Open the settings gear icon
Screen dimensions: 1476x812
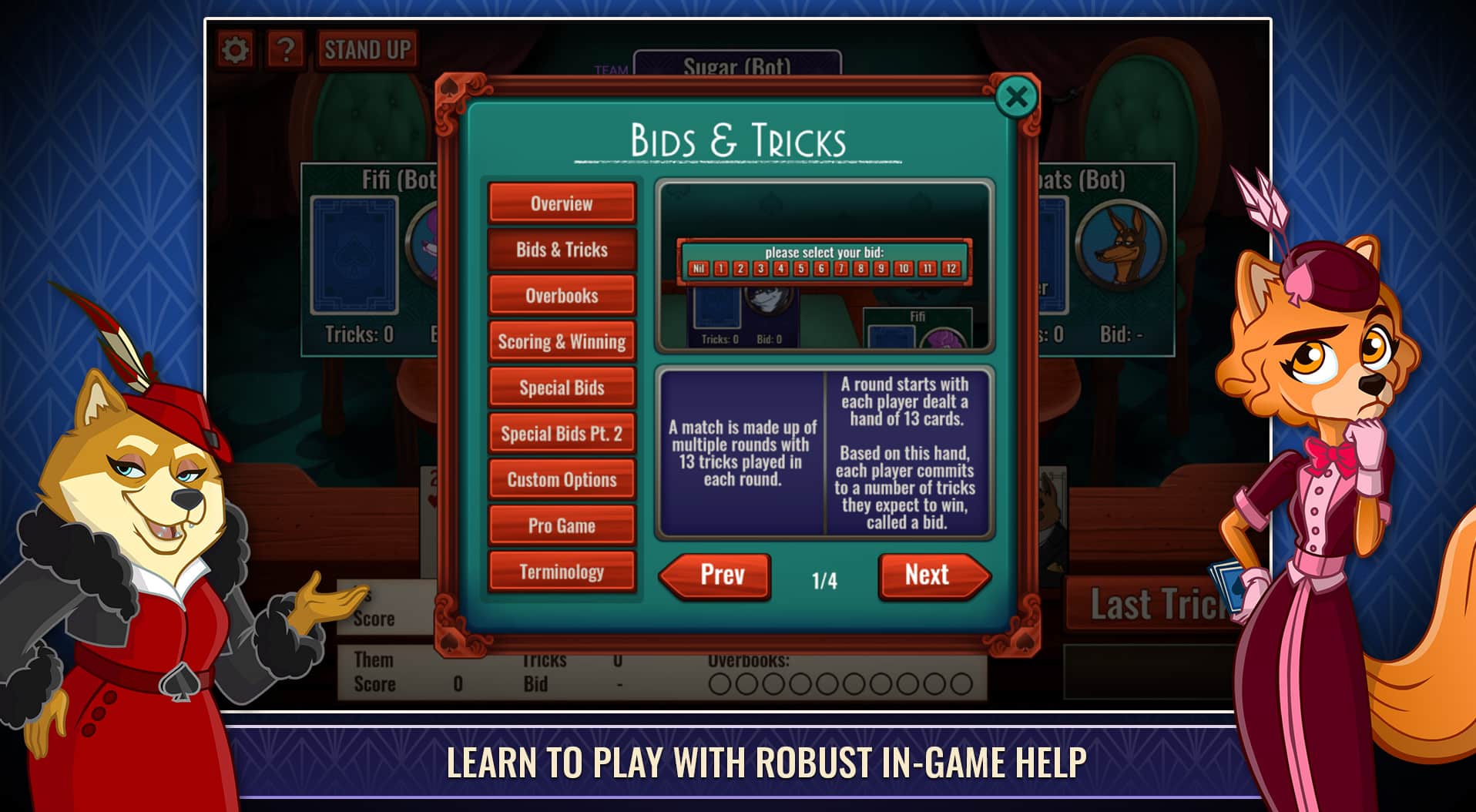[x=236, y=48]
